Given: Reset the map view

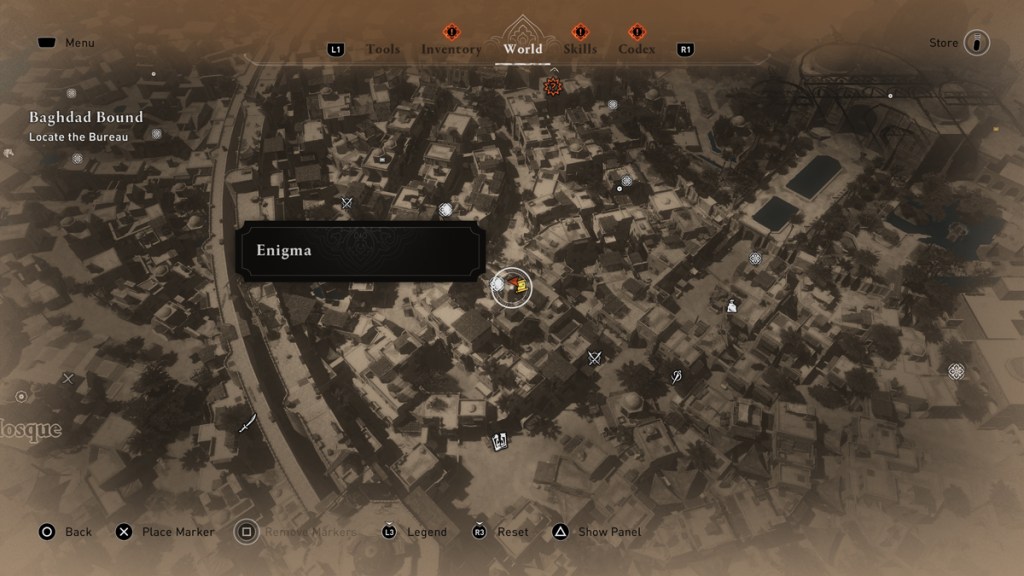Looking at the screenshot, I should pos(500,532).
